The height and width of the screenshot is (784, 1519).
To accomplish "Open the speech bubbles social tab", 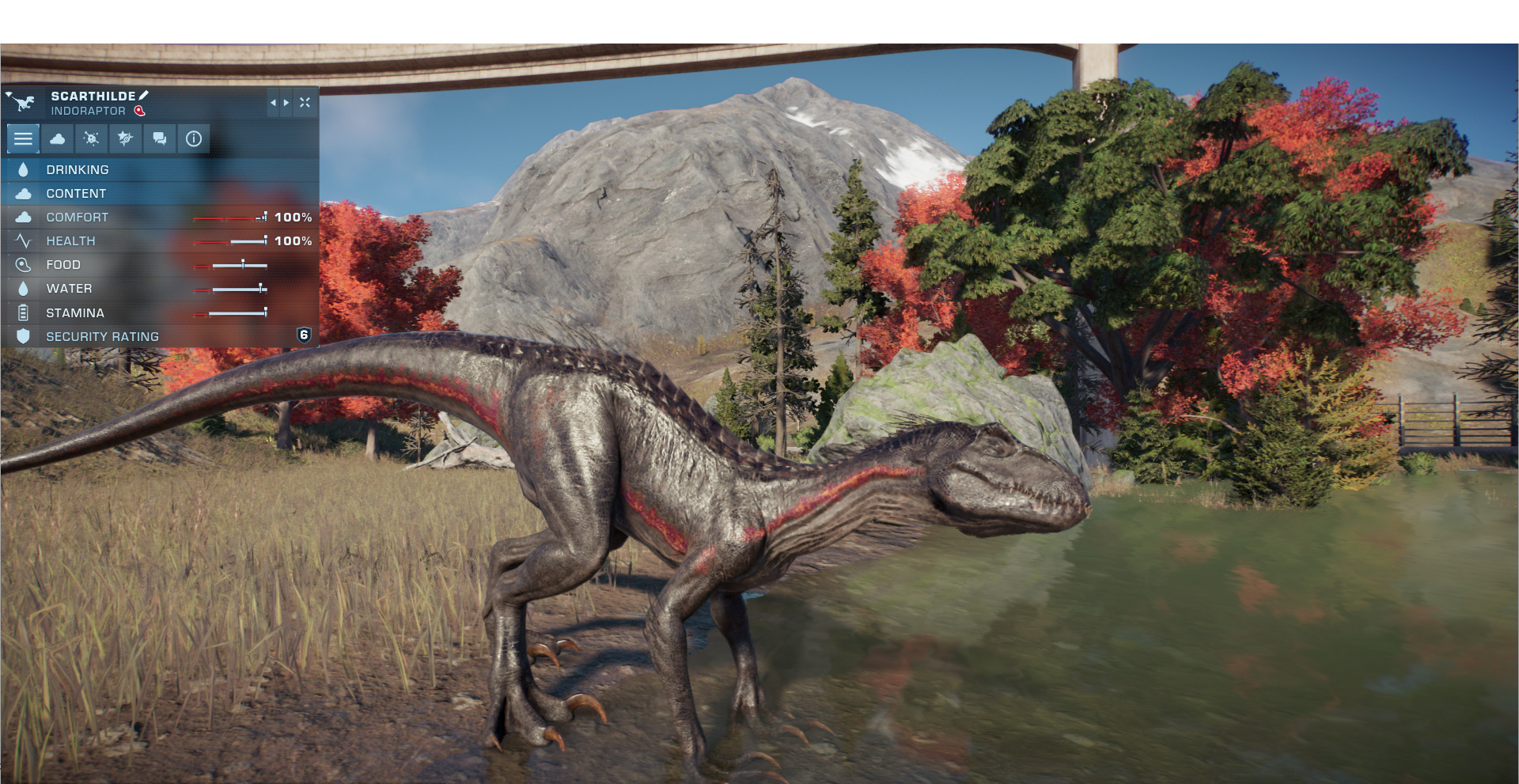I will (159, 138).
